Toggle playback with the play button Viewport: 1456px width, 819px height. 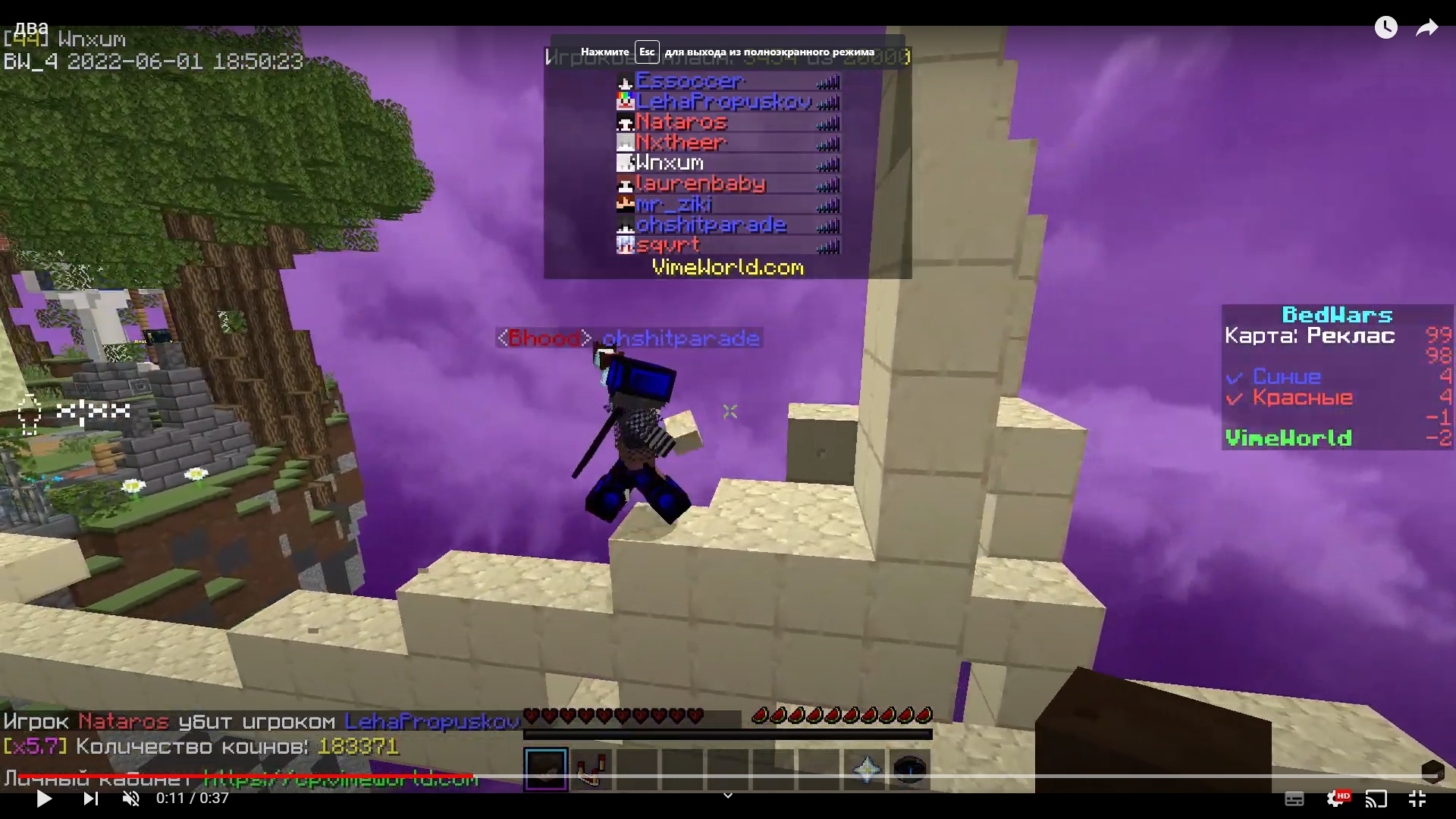(43, 799)
